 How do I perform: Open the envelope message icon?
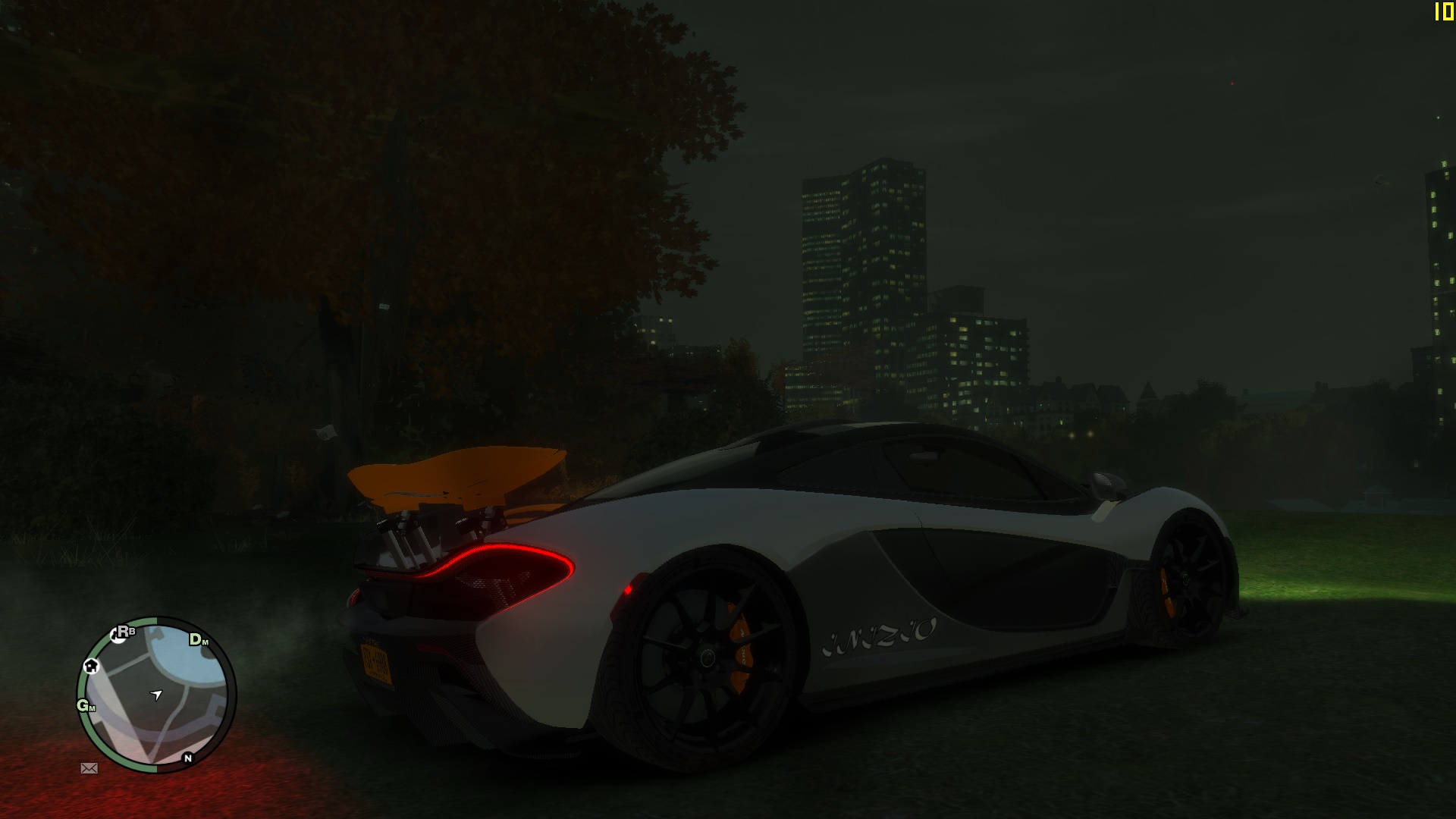89,768
